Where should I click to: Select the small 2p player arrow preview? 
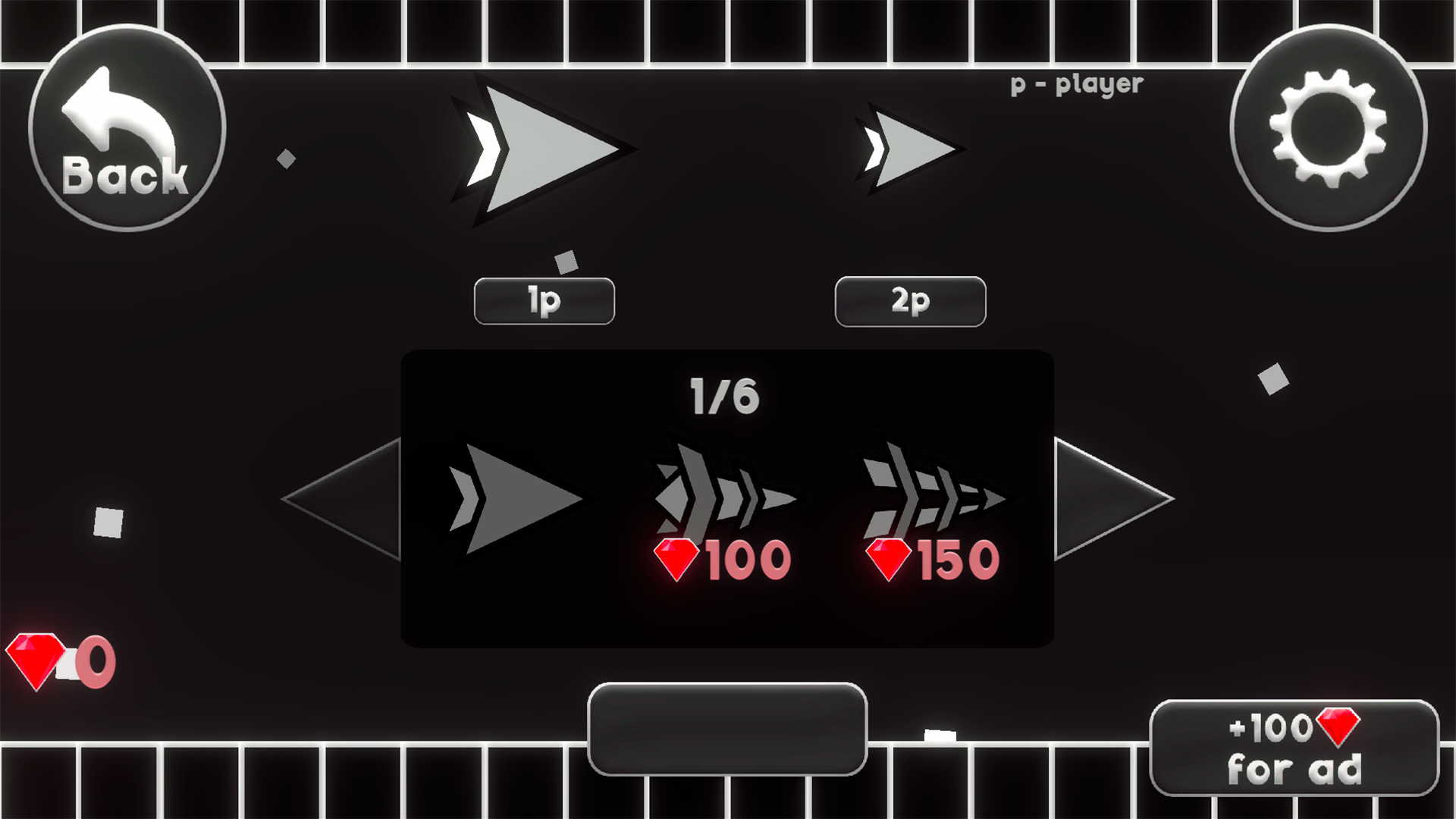(x=910, y=148)
